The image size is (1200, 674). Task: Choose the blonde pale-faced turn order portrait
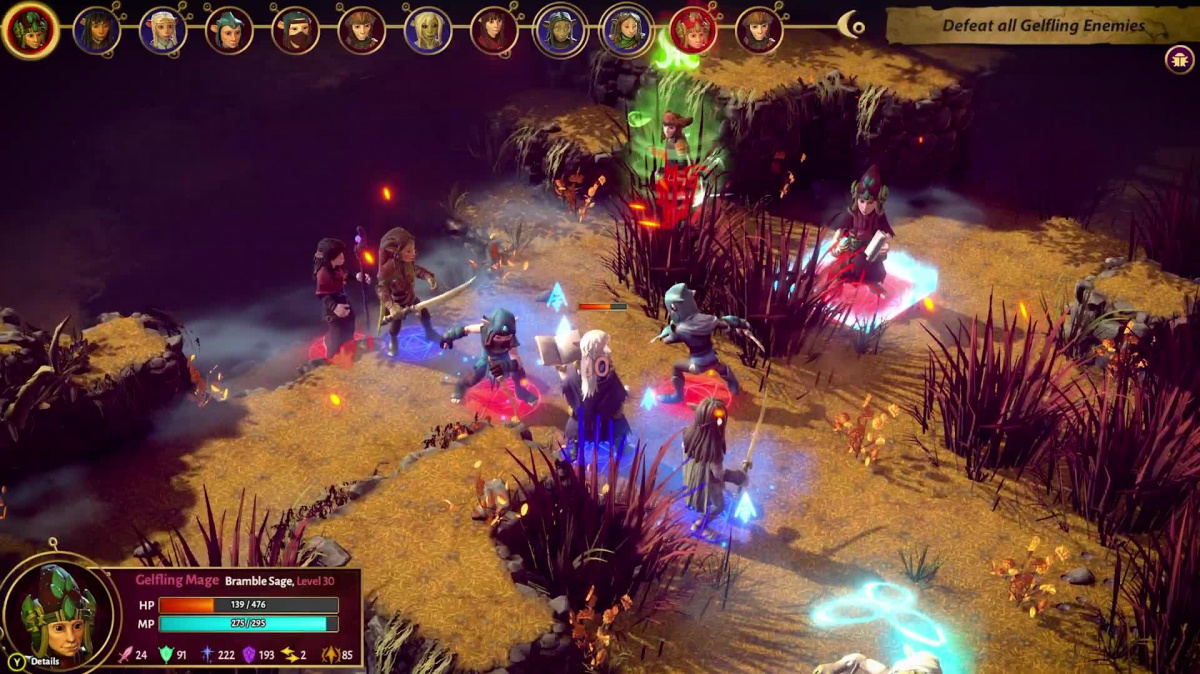coord(428,30)
